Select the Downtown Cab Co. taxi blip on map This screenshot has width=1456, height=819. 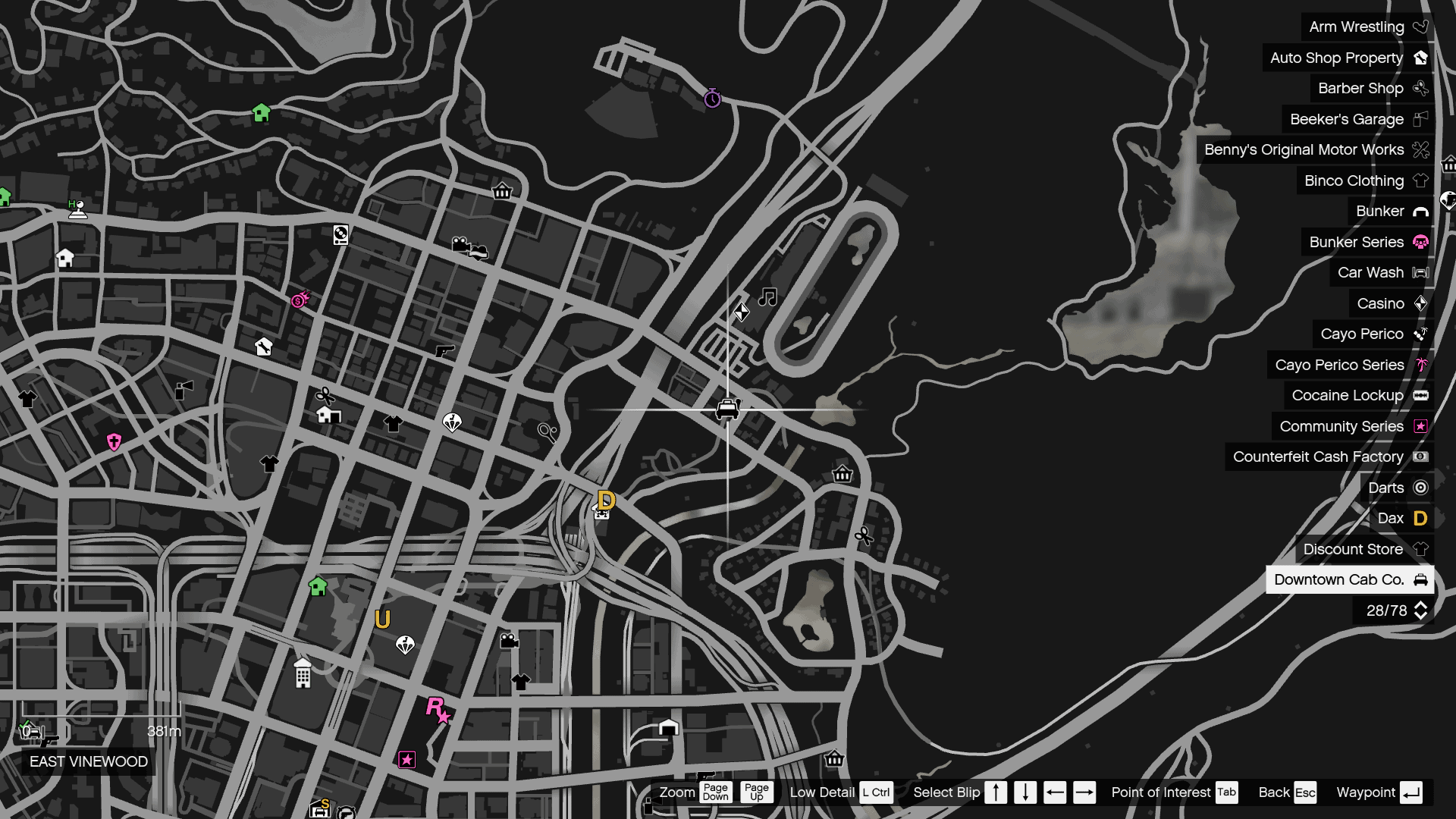point(726,408)
